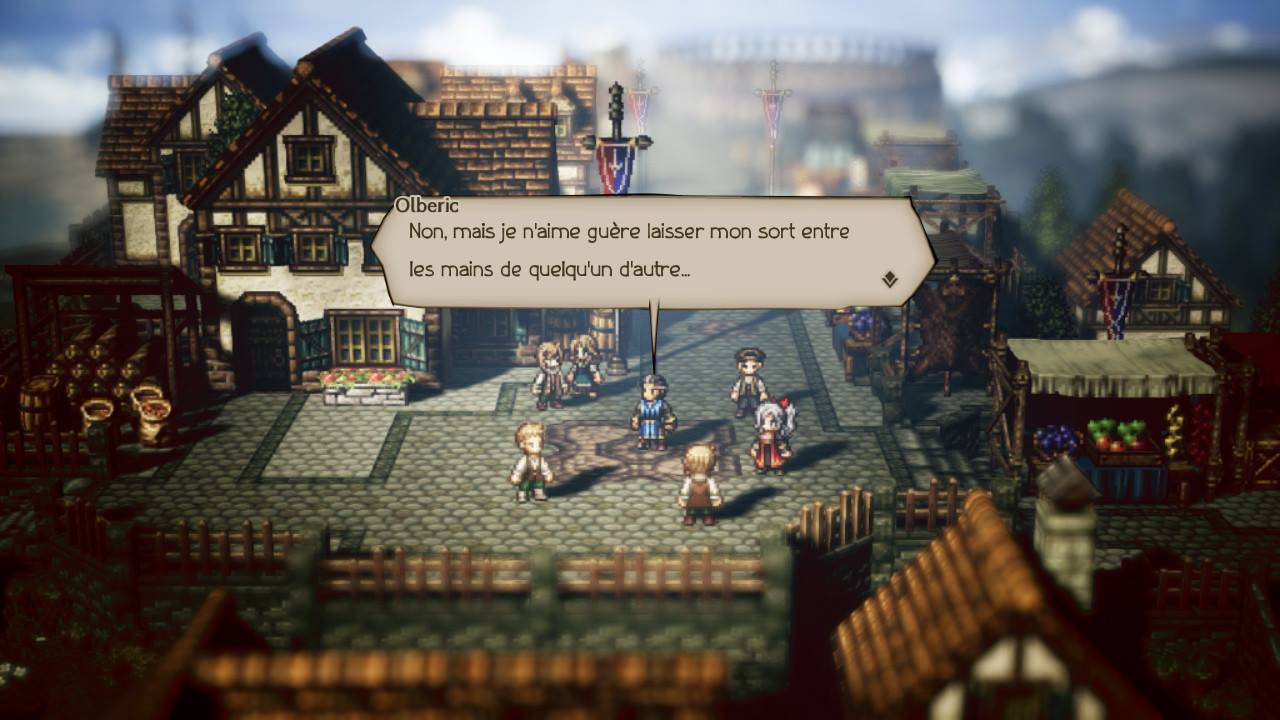Select the grapes hanging at the fruit stand
The height and width of the screenshot is (720, 1280).
1055,438
